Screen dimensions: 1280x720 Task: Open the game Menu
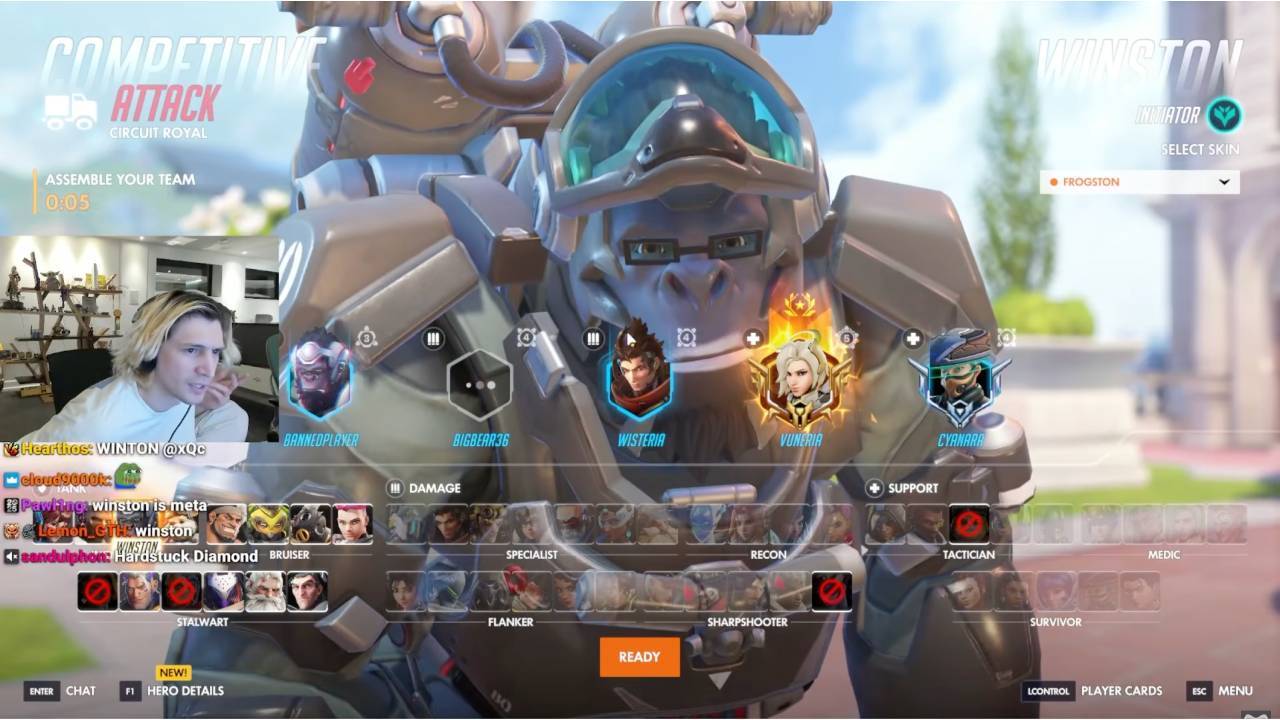pyautogui.click(x=1235, y=690)
